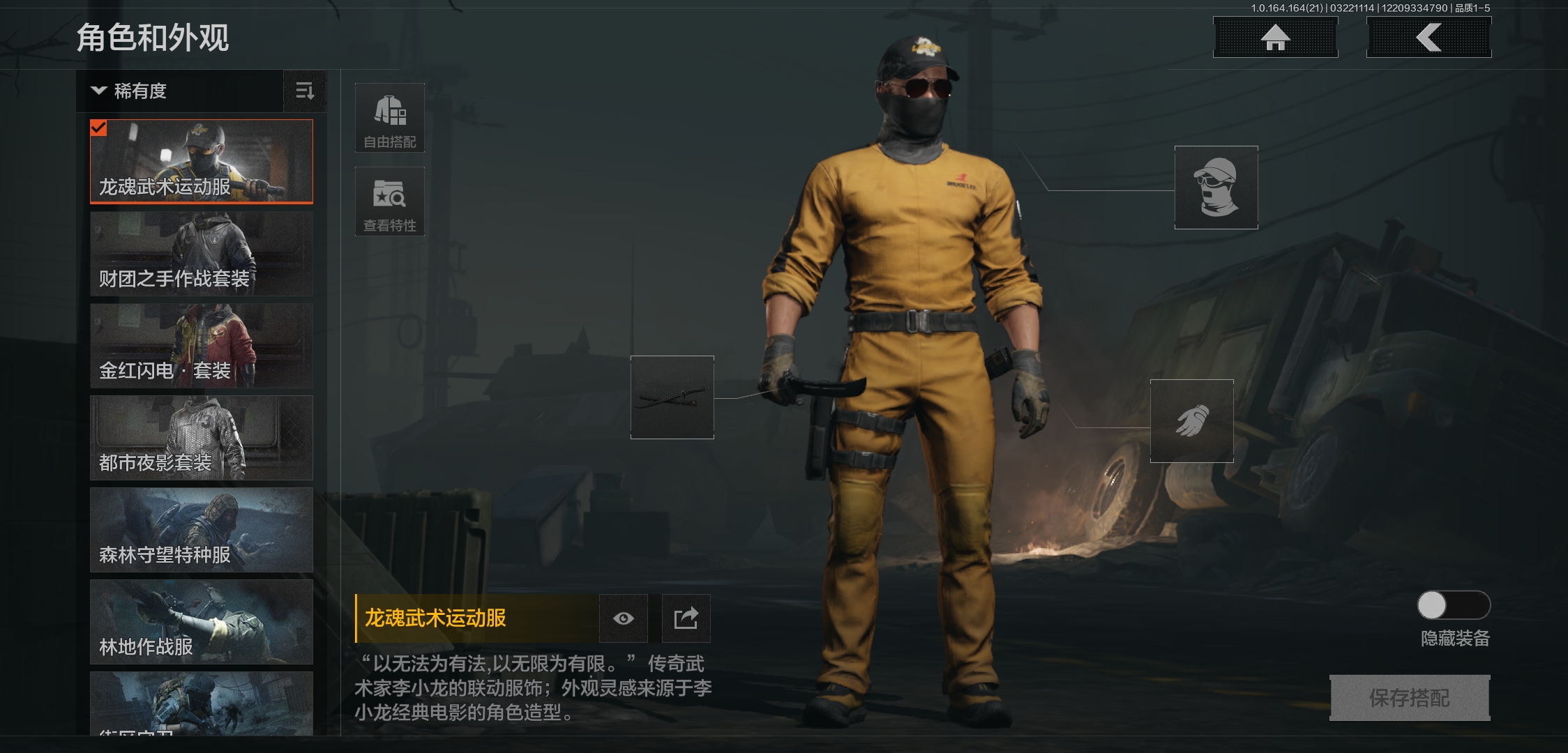
Task: Click the 查看特性 view traits icon
Action: click(x=390, y=201)
